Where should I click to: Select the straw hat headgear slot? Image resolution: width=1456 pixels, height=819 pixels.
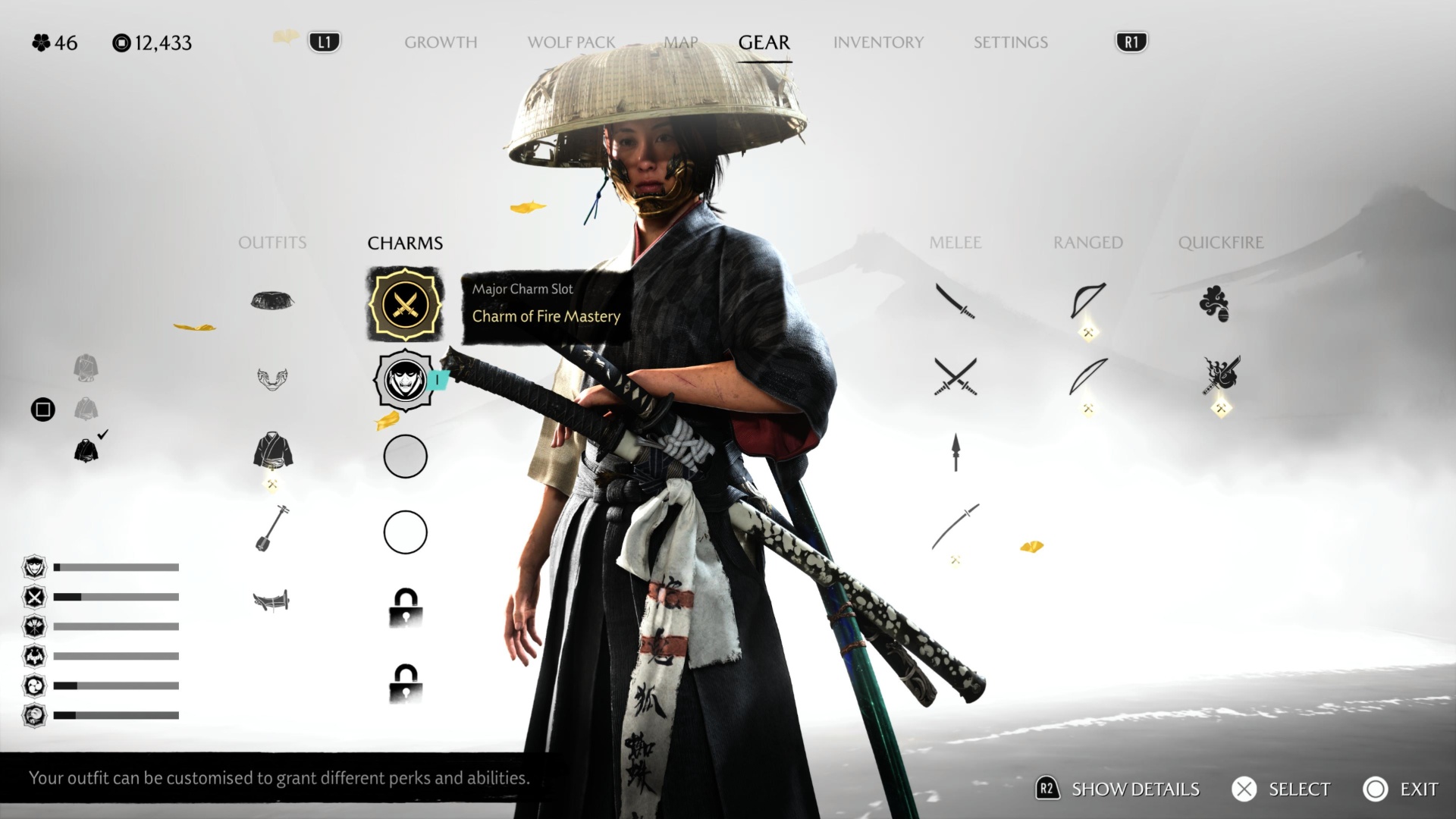point(272,301)
